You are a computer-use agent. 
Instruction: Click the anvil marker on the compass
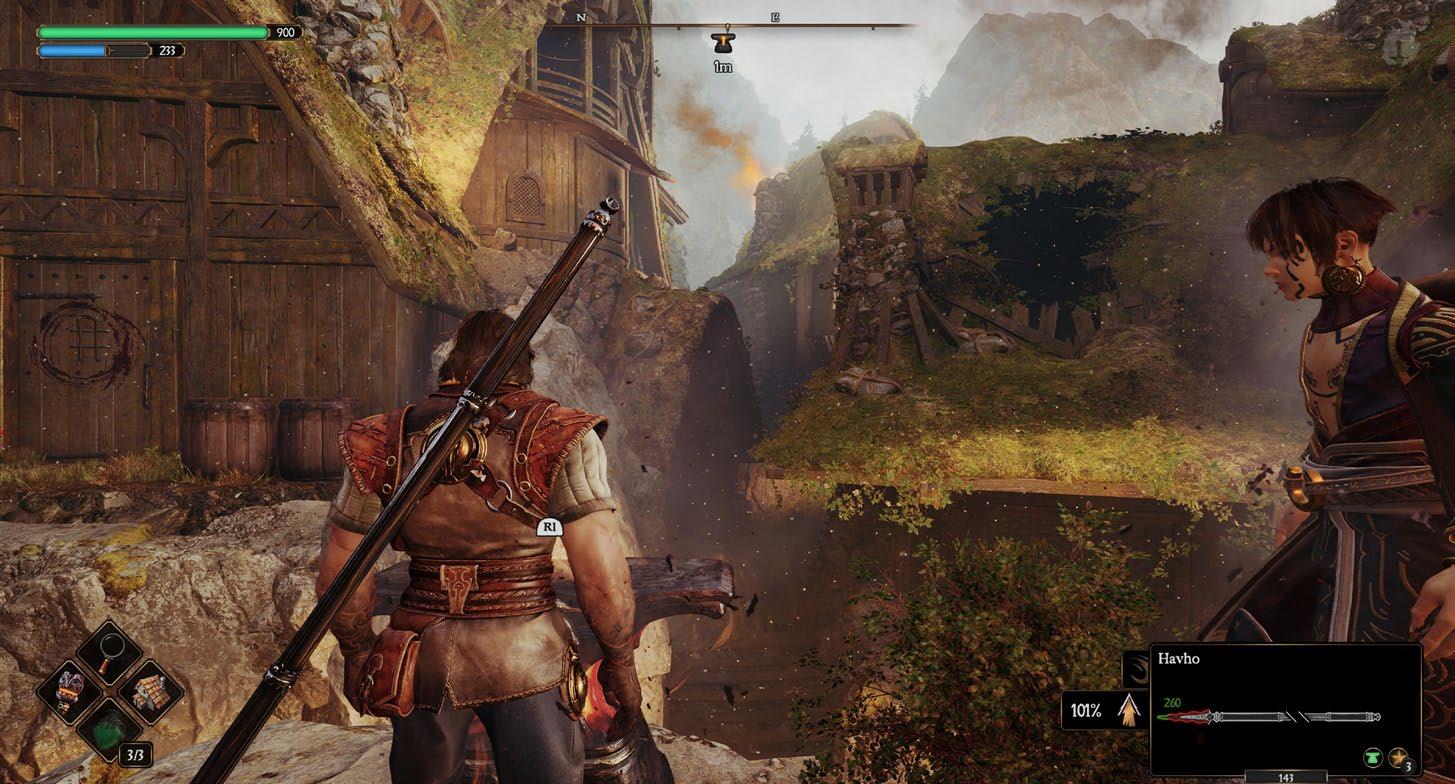click(x=722, y=42)
